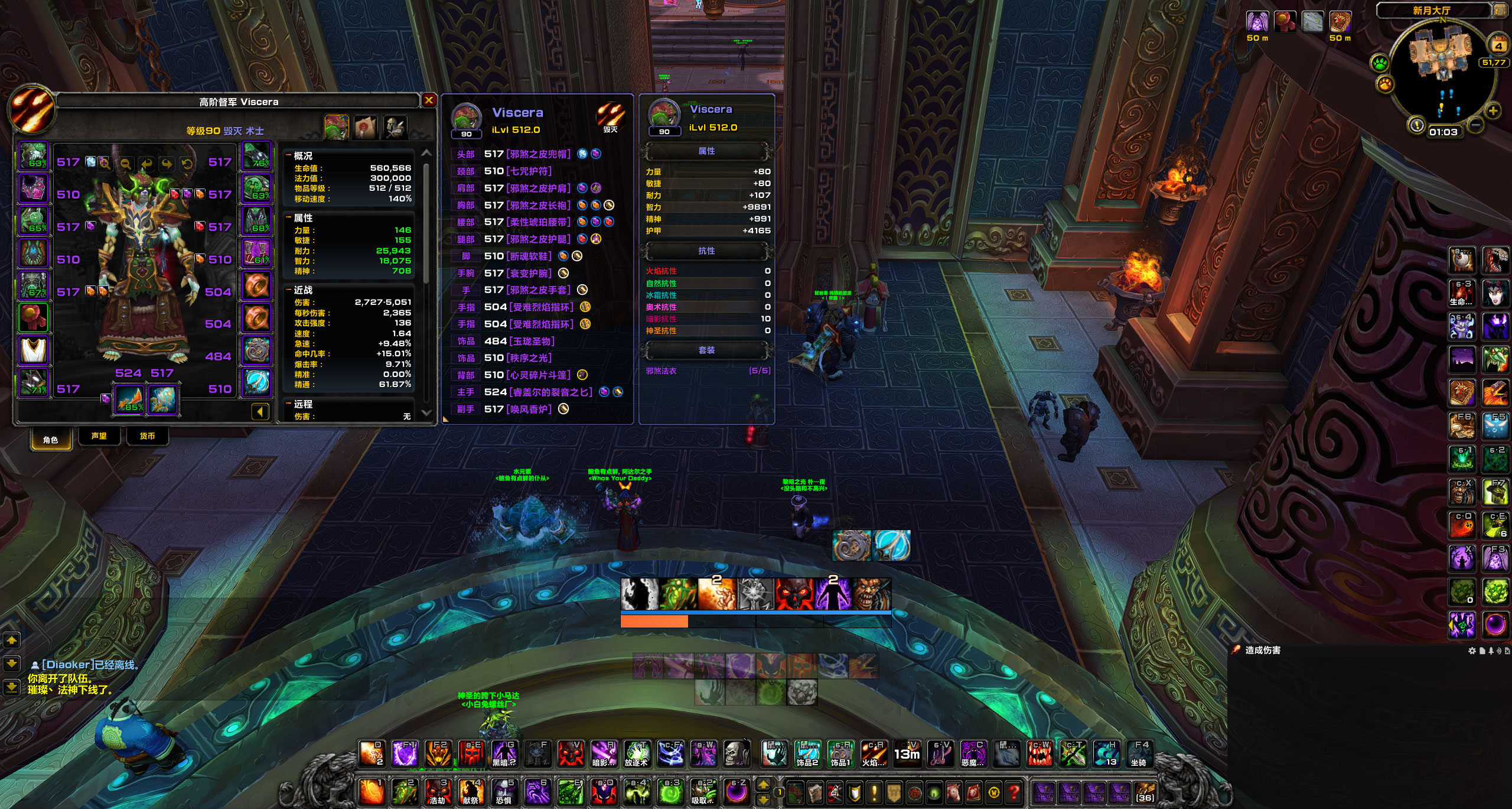
Task: Collapse the 近战 melee stats section
Action: click(289, 290)
